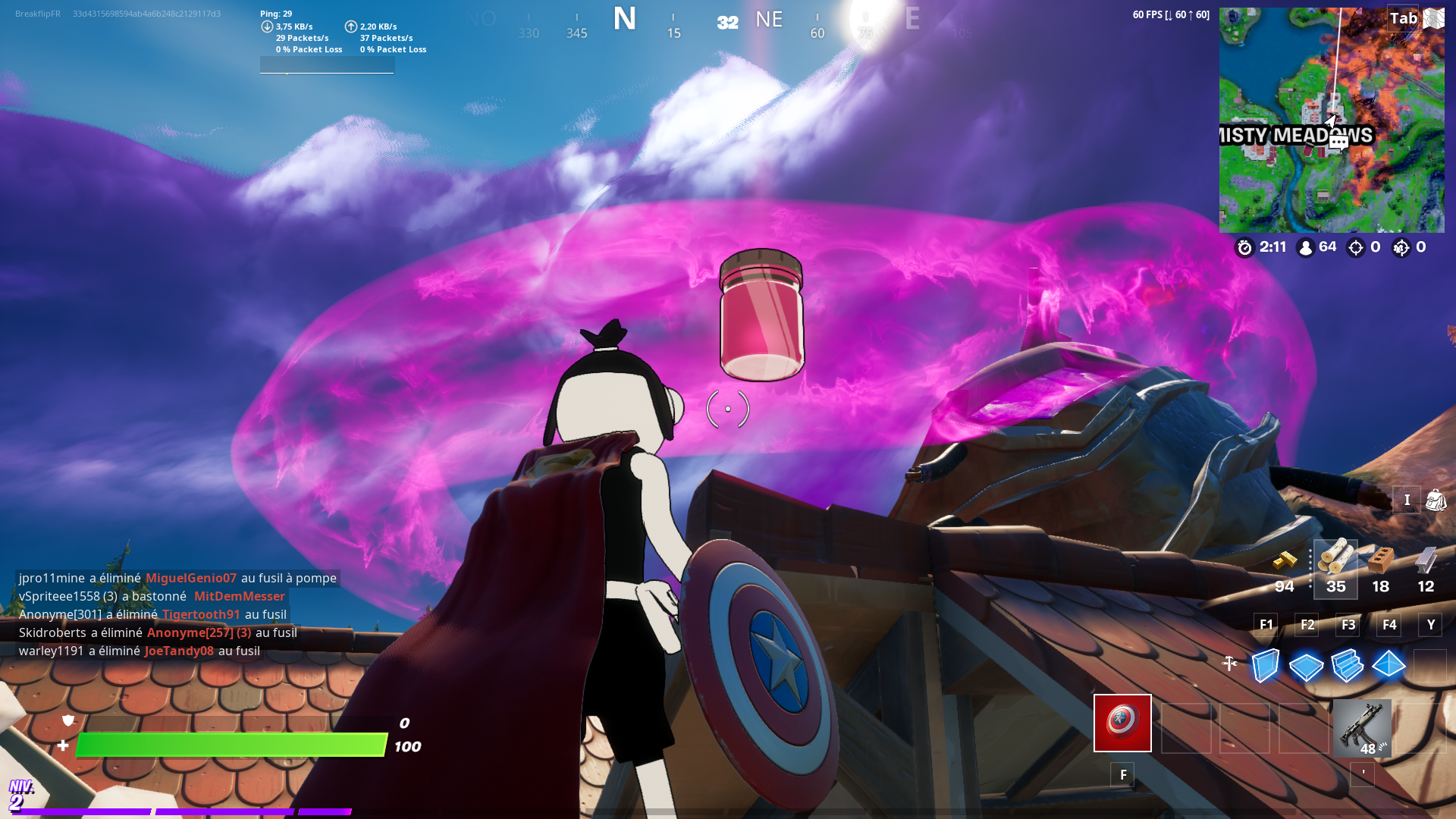1456x819 pixels.
Task: Open the backpack inventory icon
Action: [x=1436, y=500]
